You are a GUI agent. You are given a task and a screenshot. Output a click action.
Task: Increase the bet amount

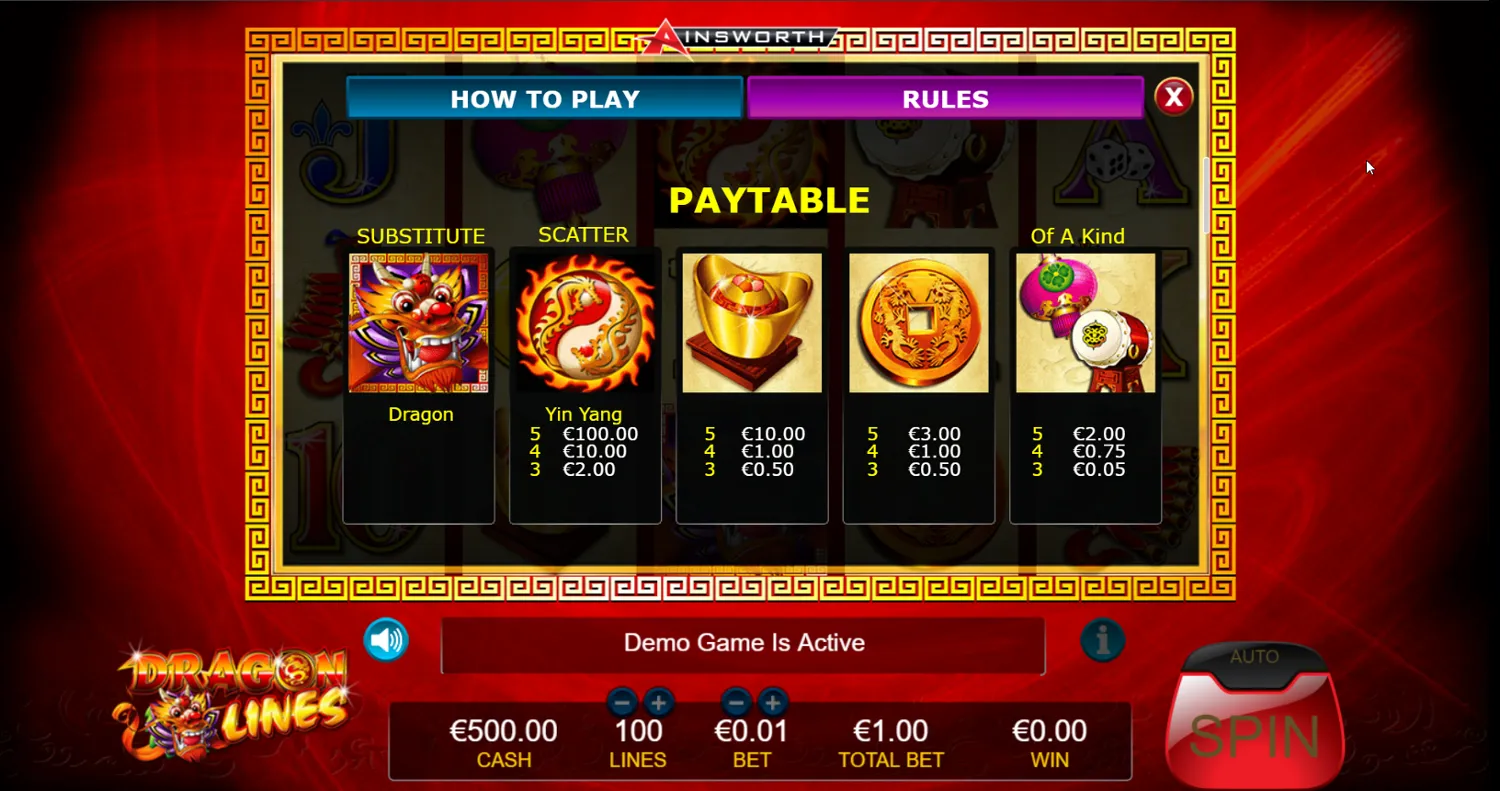774,703
